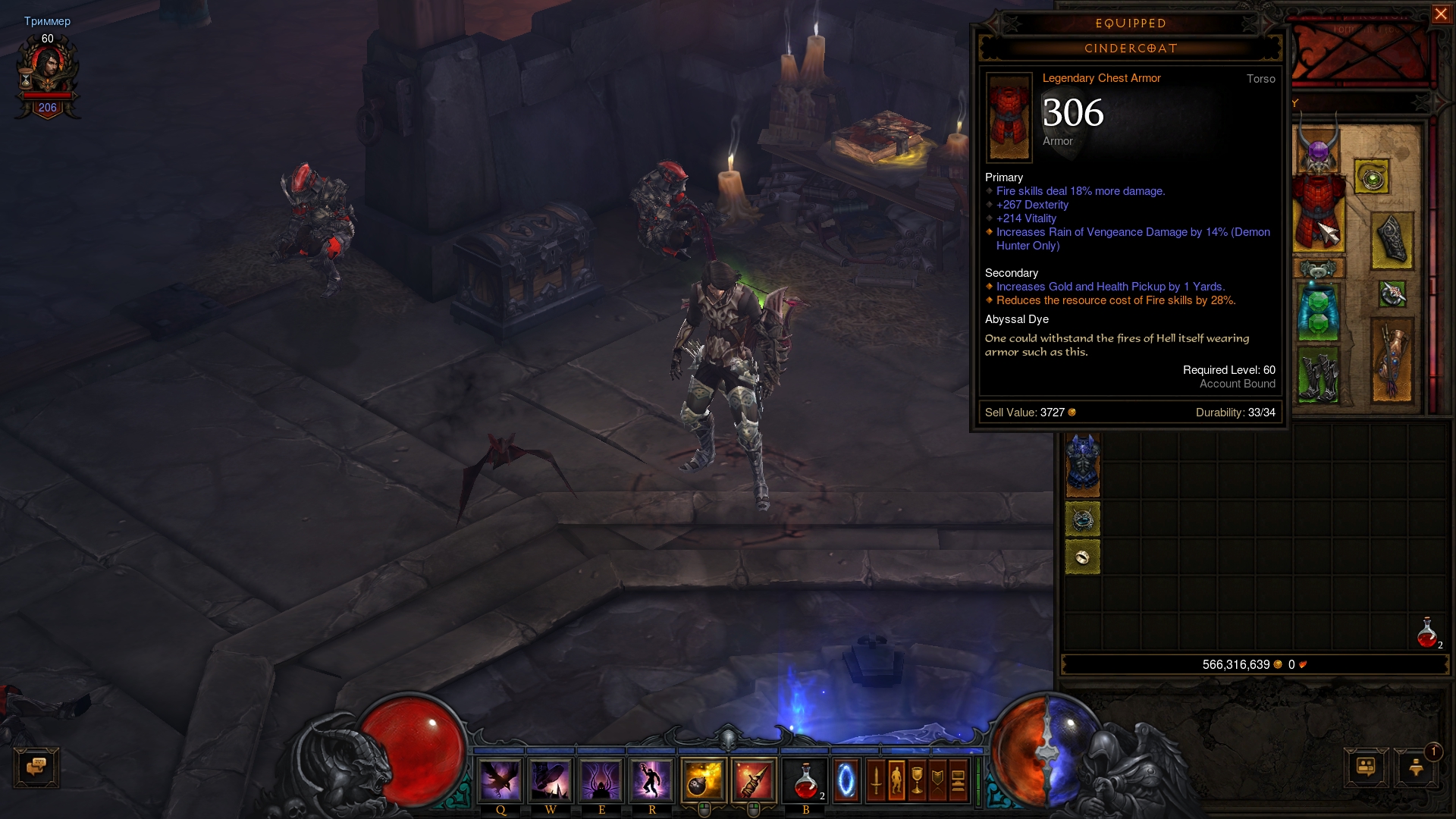Use the health potion on the action bar
Image resolution: width=1456 pixels, height=819 pixels.
click(805, 780)
